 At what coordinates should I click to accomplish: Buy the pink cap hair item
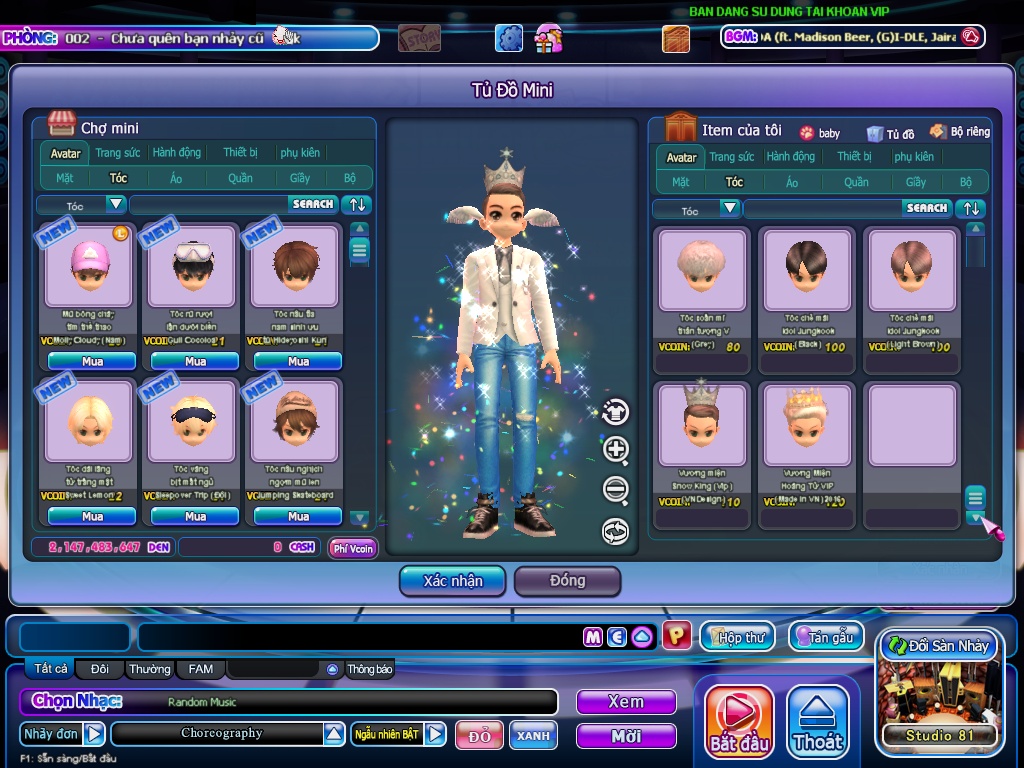coord(92,361)
